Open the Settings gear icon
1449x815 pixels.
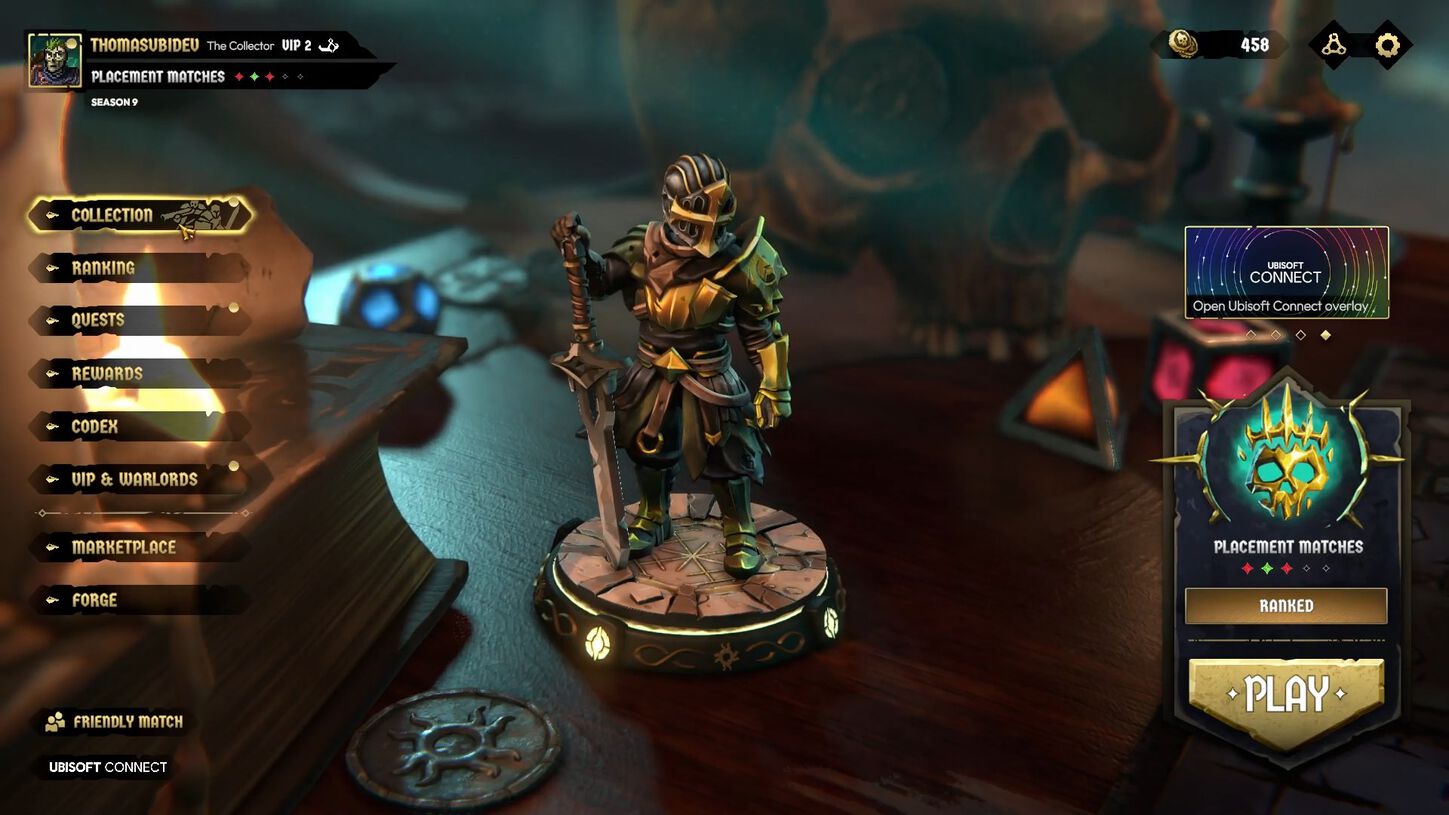tap(1388, 44)
